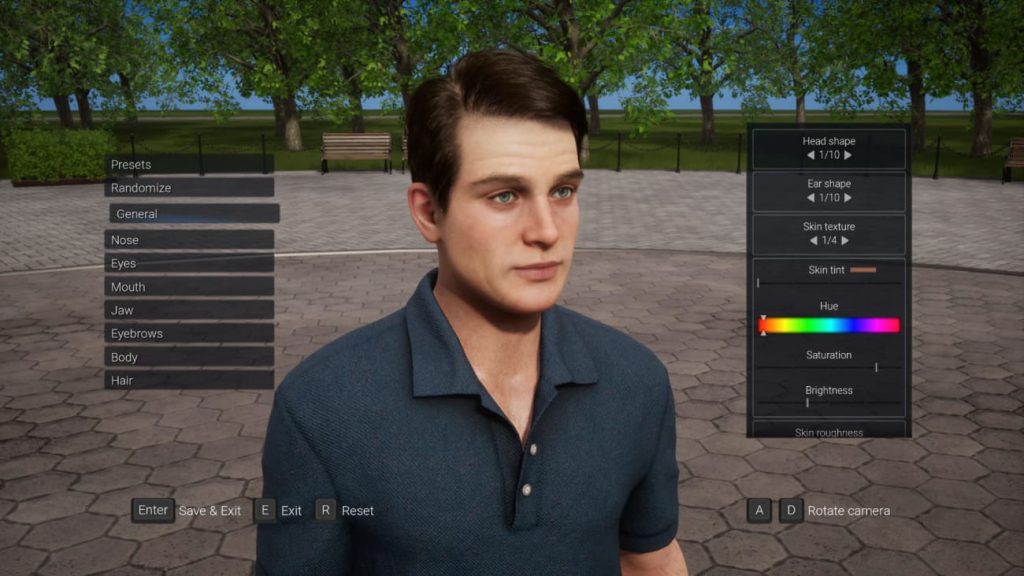Increase Skin texture with the right arrow

click(x=845, y=241)
